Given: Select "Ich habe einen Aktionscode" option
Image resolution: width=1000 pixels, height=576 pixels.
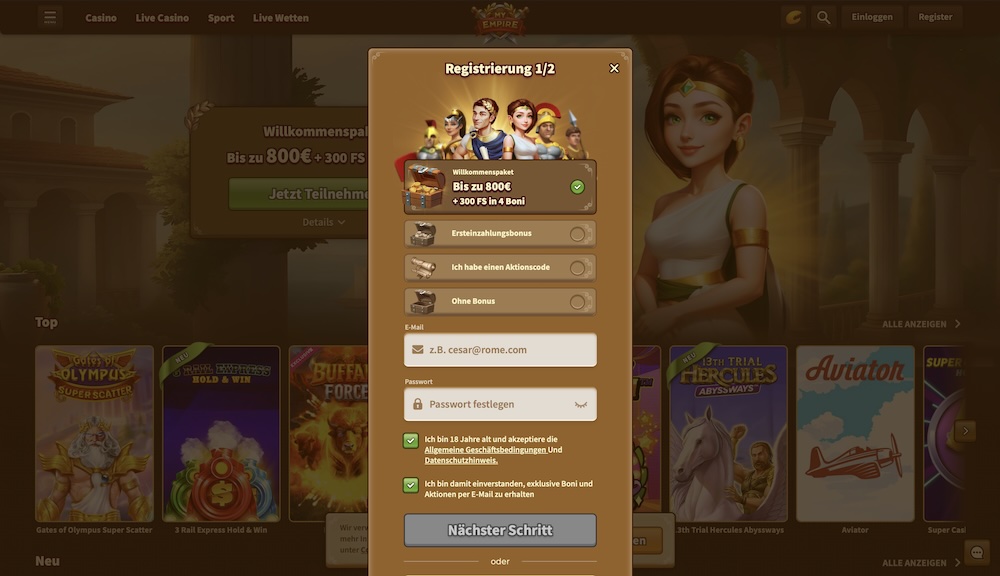Looking at the screenshot, I should click(x=500, y=268).
